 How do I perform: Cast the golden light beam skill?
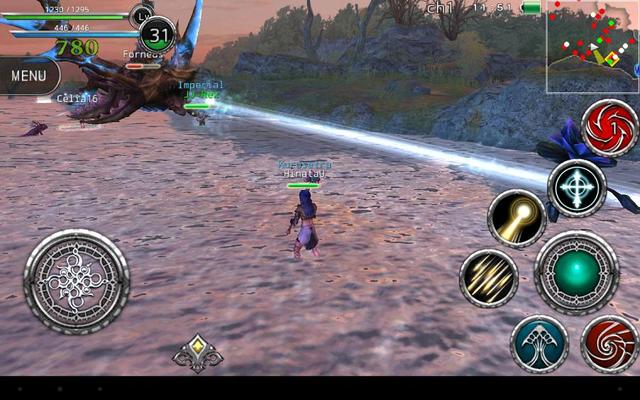pos(516,218)
